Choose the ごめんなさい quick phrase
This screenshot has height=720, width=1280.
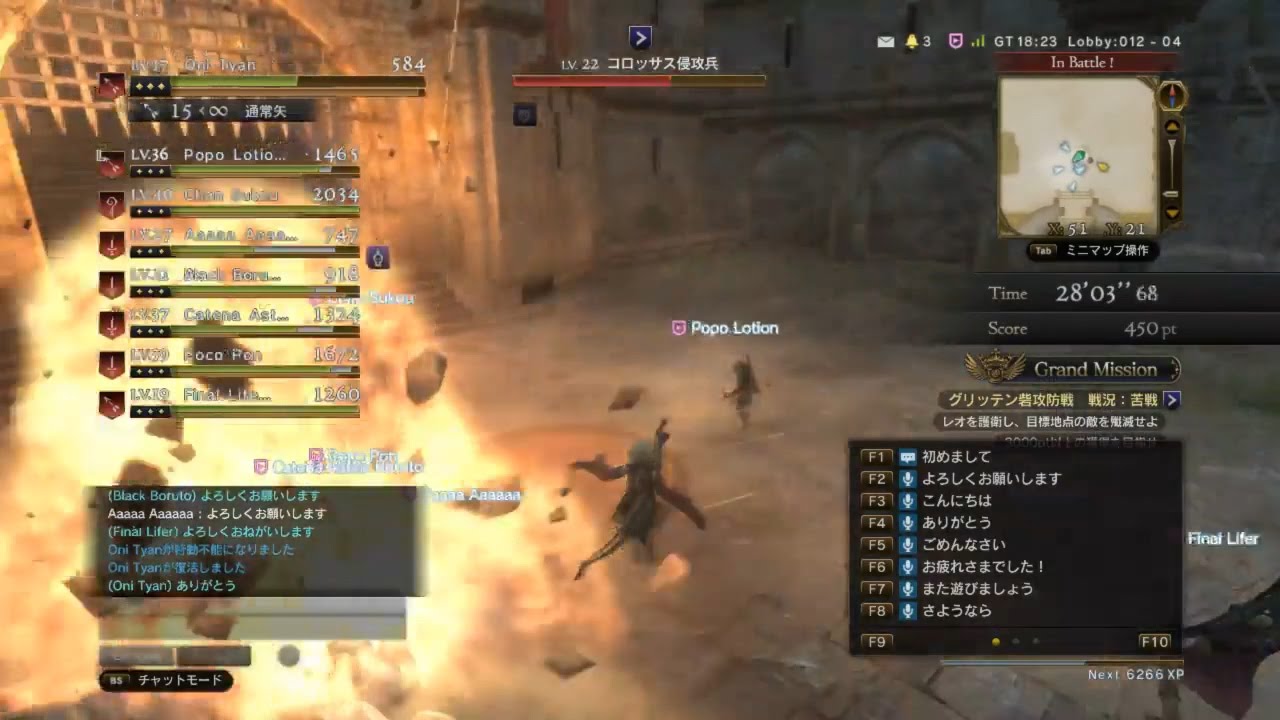(964, 545)
